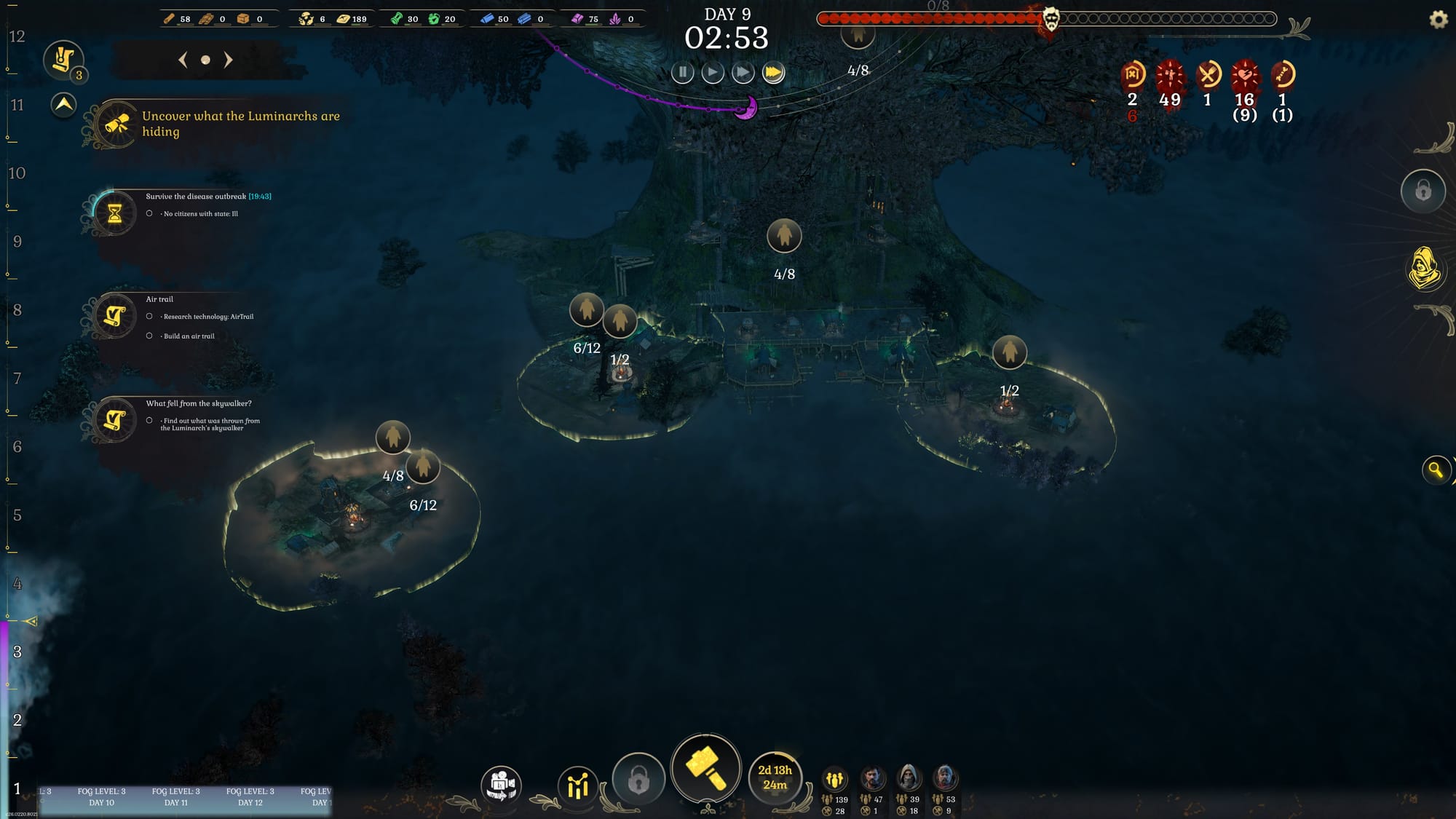Go to the previous quest page arrow
Screen dimensions: 1456x819
point(183,60)
